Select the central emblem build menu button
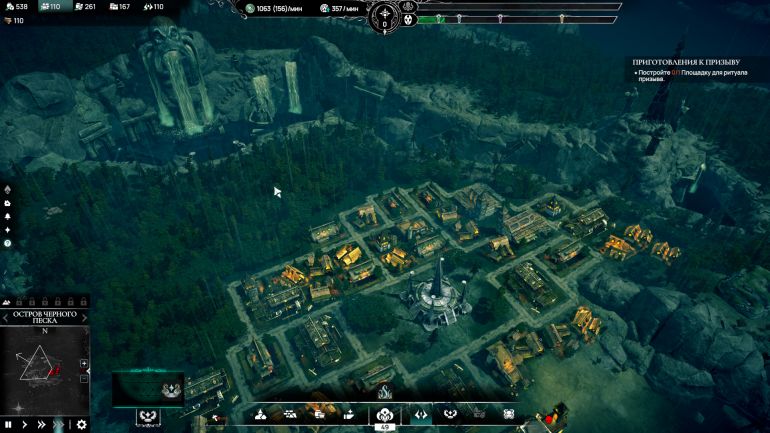This screenshot has height=433, width=770. (385, 412)
